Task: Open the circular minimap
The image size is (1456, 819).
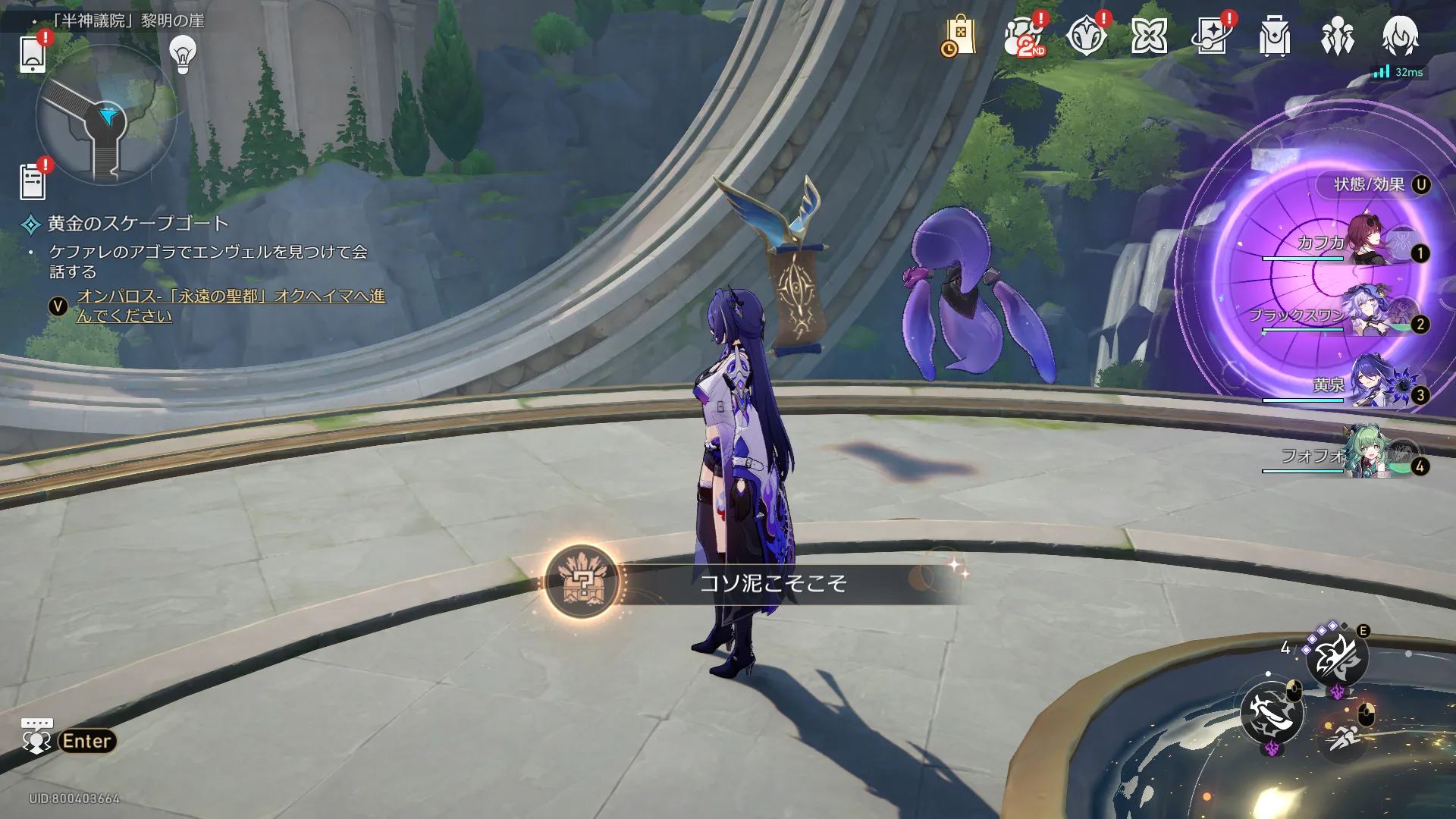Action: point(106,115)
